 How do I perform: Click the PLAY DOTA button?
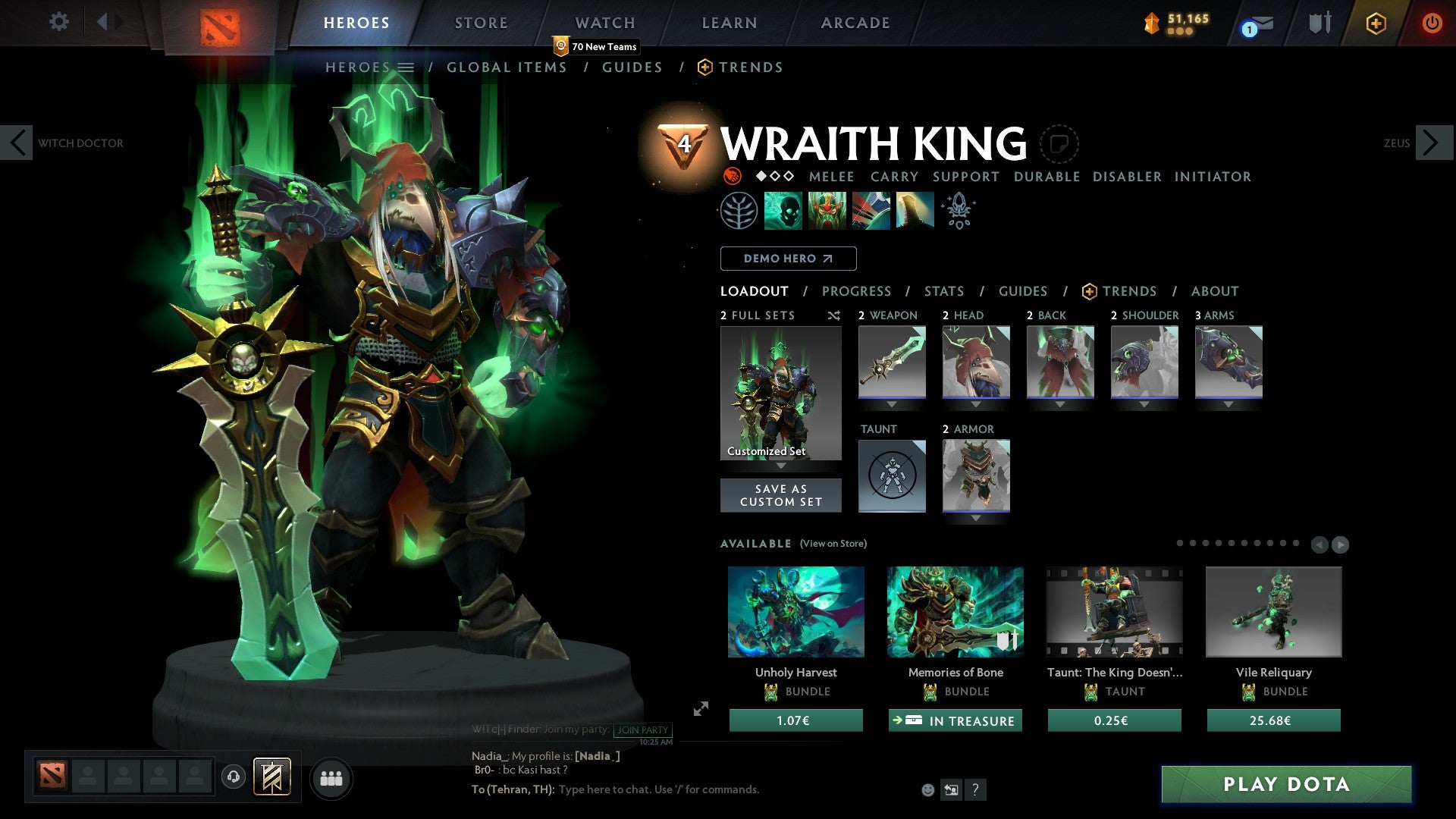[x=1284, y=785]
